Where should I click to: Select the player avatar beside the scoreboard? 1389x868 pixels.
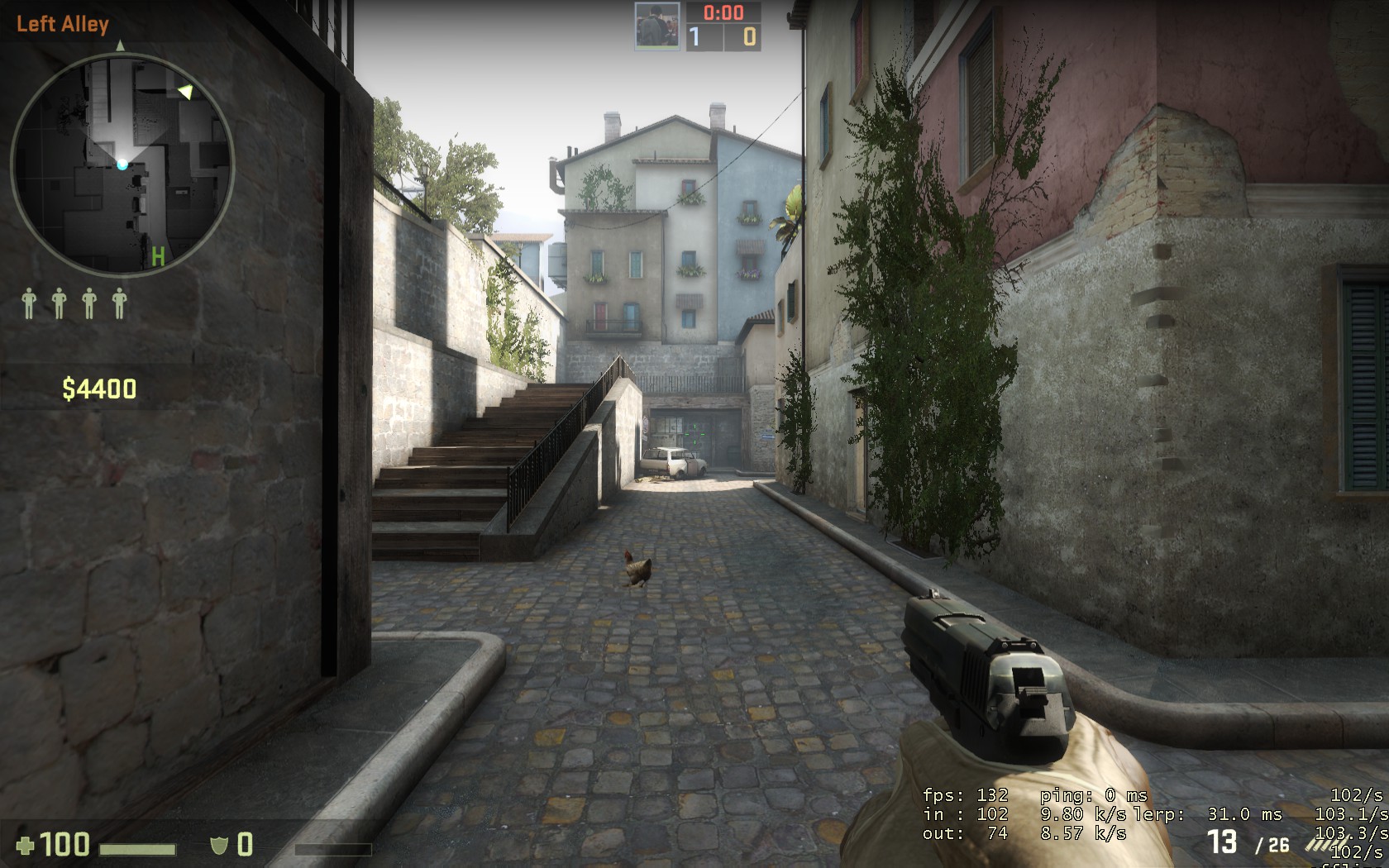(657, 26)
